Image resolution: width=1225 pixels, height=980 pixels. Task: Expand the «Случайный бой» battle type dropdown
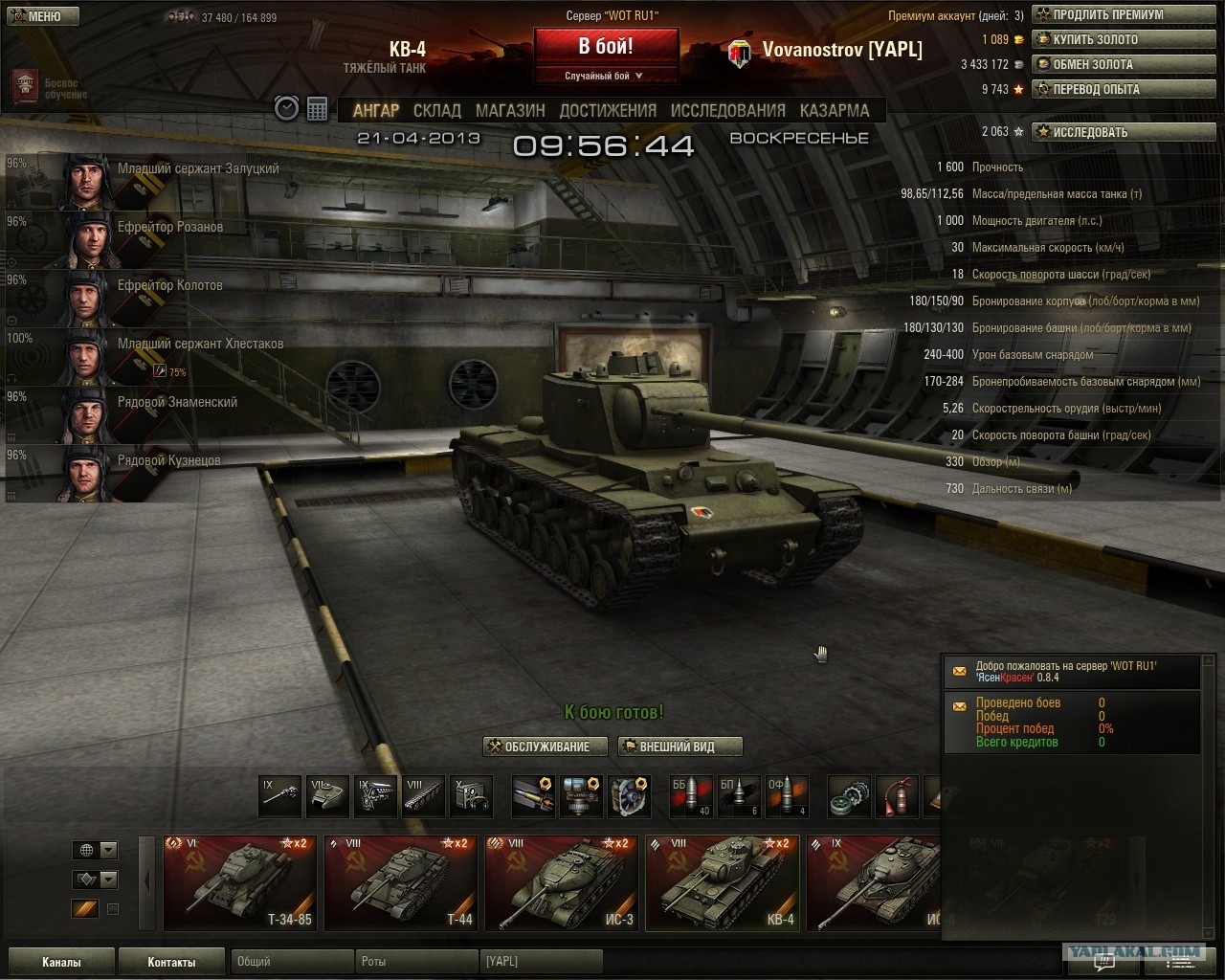pos(605,76)
